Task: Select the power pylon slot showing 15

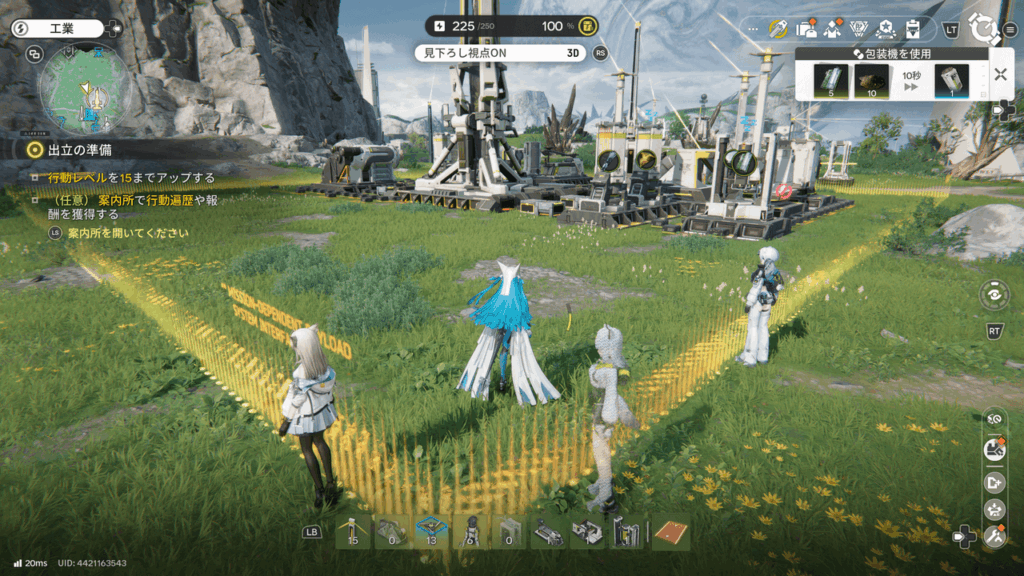Action: click(x=353, y=532)
